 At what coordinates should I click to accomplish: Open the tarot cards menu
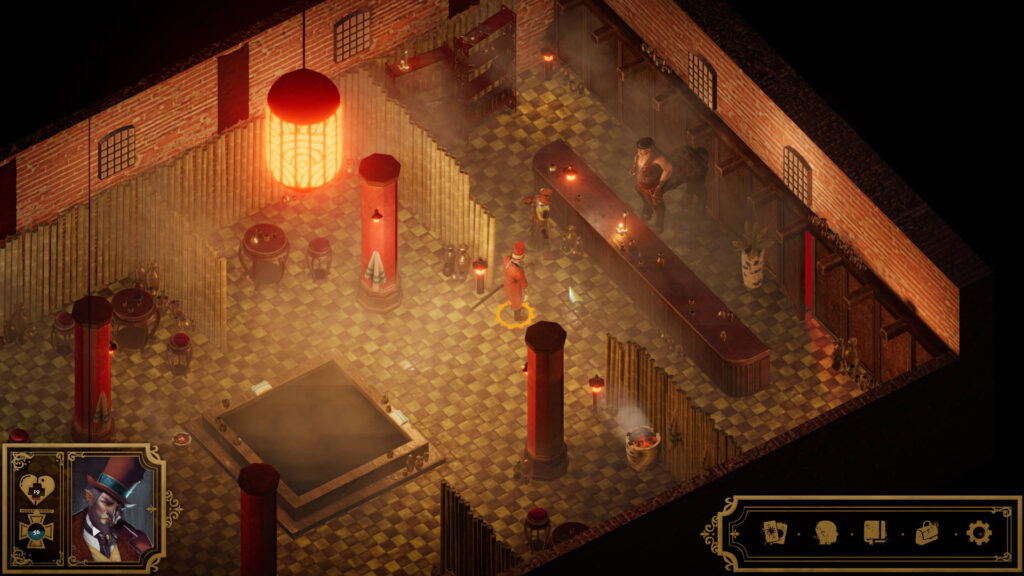point(775,532)
